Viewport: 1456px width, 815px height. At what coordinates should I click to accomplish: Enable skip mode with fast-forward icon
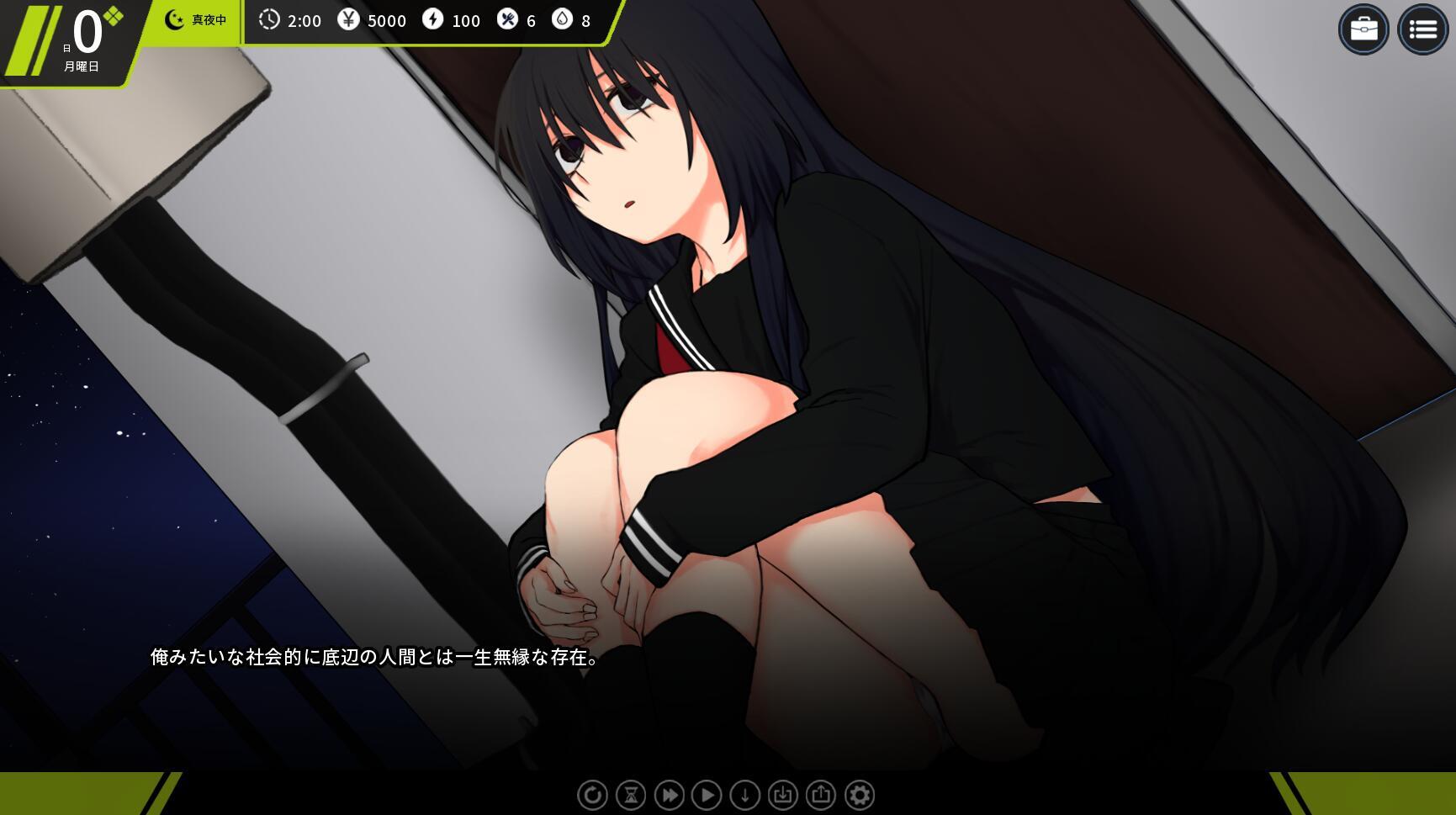(669, 794)
